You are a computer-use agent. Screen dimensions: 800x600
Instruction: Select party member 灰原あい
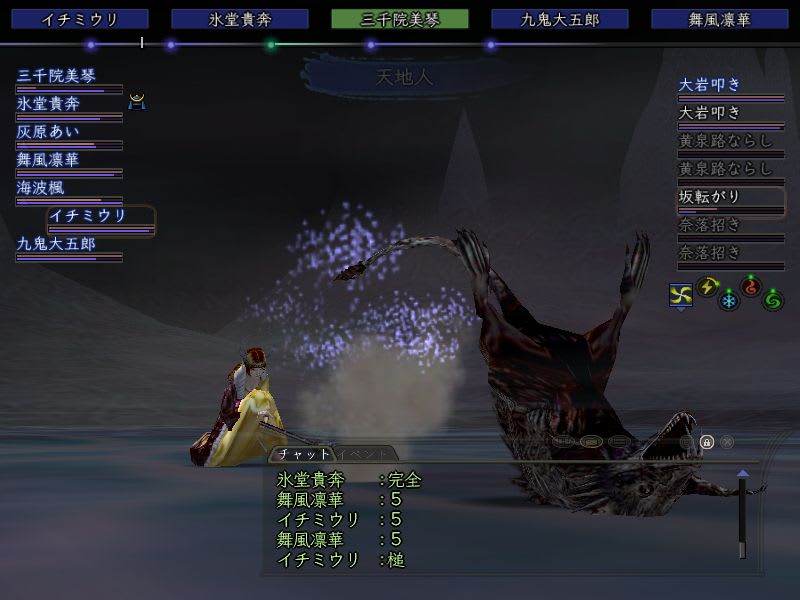click(48, 132)
